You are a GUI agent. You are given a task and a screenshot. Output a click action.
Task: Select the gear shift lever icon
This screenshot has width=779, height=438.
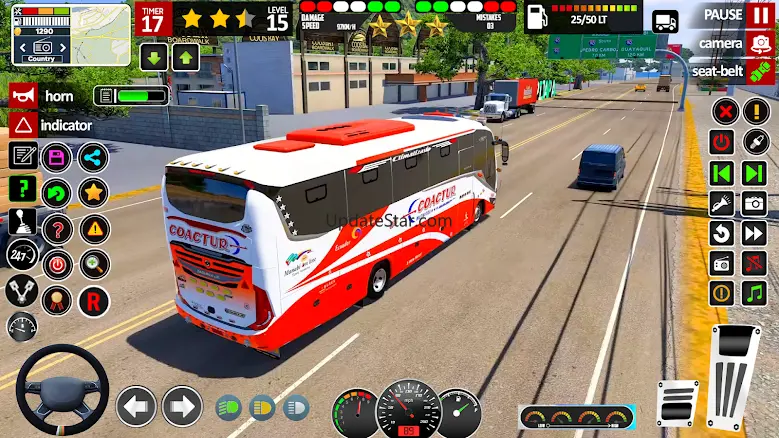[22, 222]
